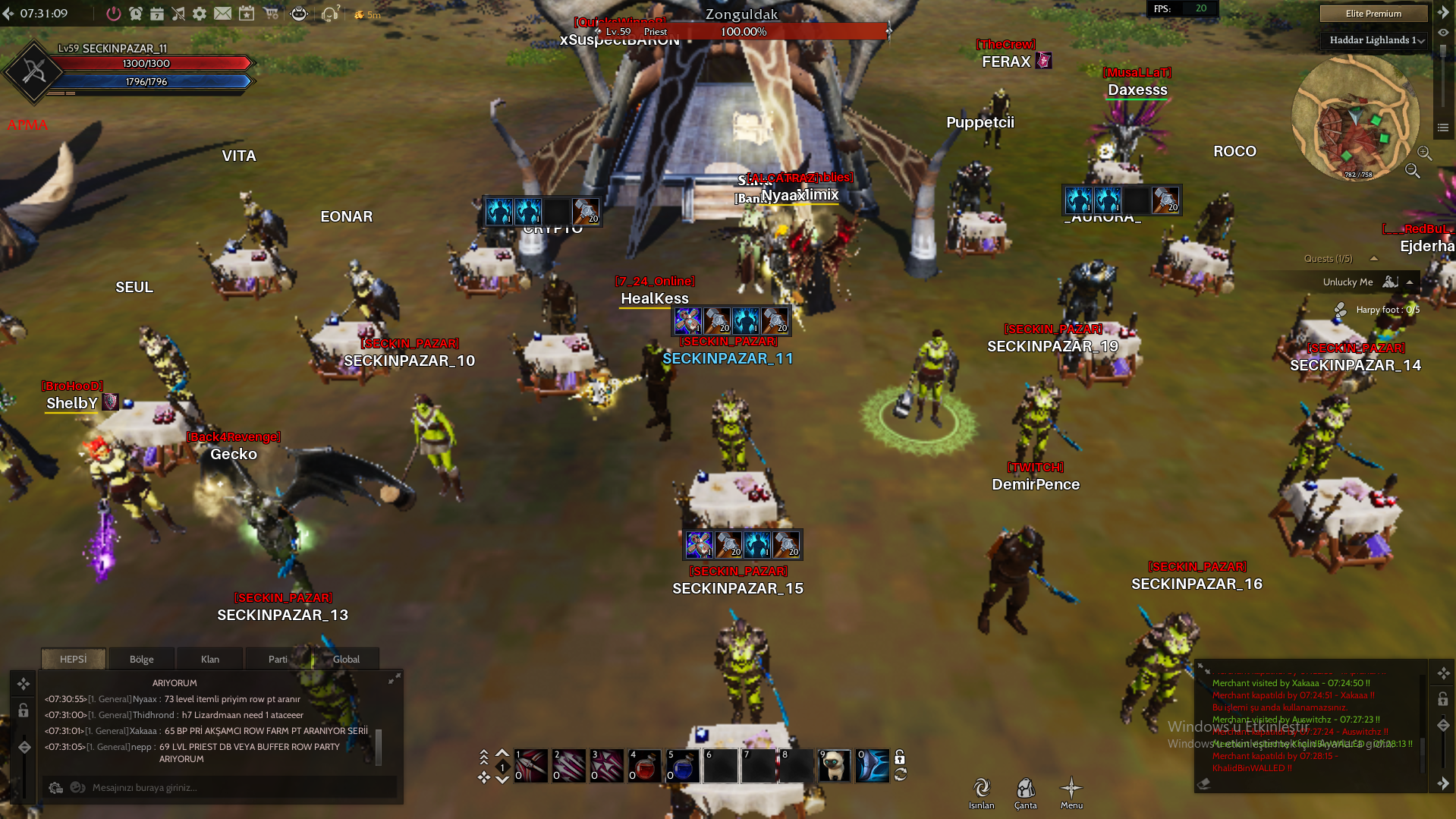Viewport: 1456px width, 819px height.
Task: Select the cat pet hotbar slot
Action: point(834,766)
